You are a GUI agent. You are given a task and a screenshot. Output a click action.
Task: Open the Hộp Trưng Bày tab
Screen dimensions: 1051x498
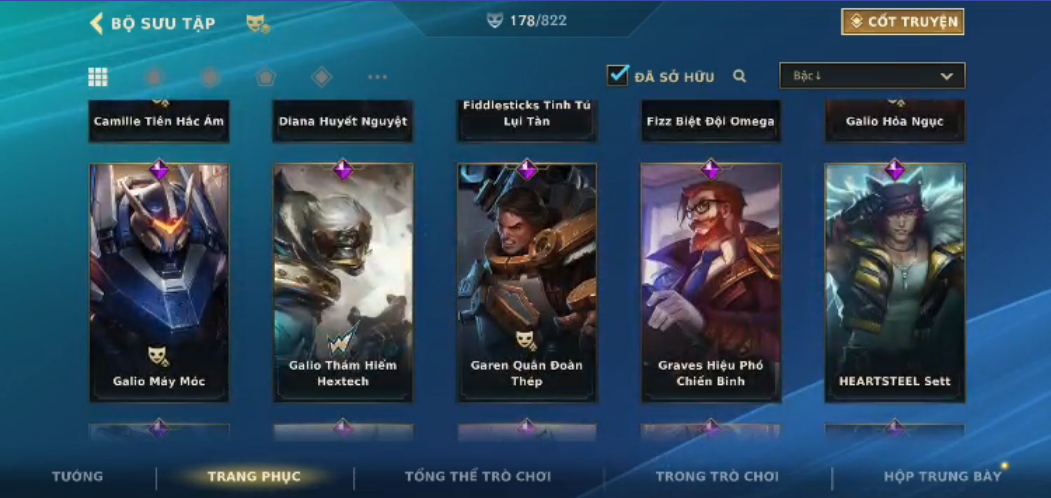(942, 476)
